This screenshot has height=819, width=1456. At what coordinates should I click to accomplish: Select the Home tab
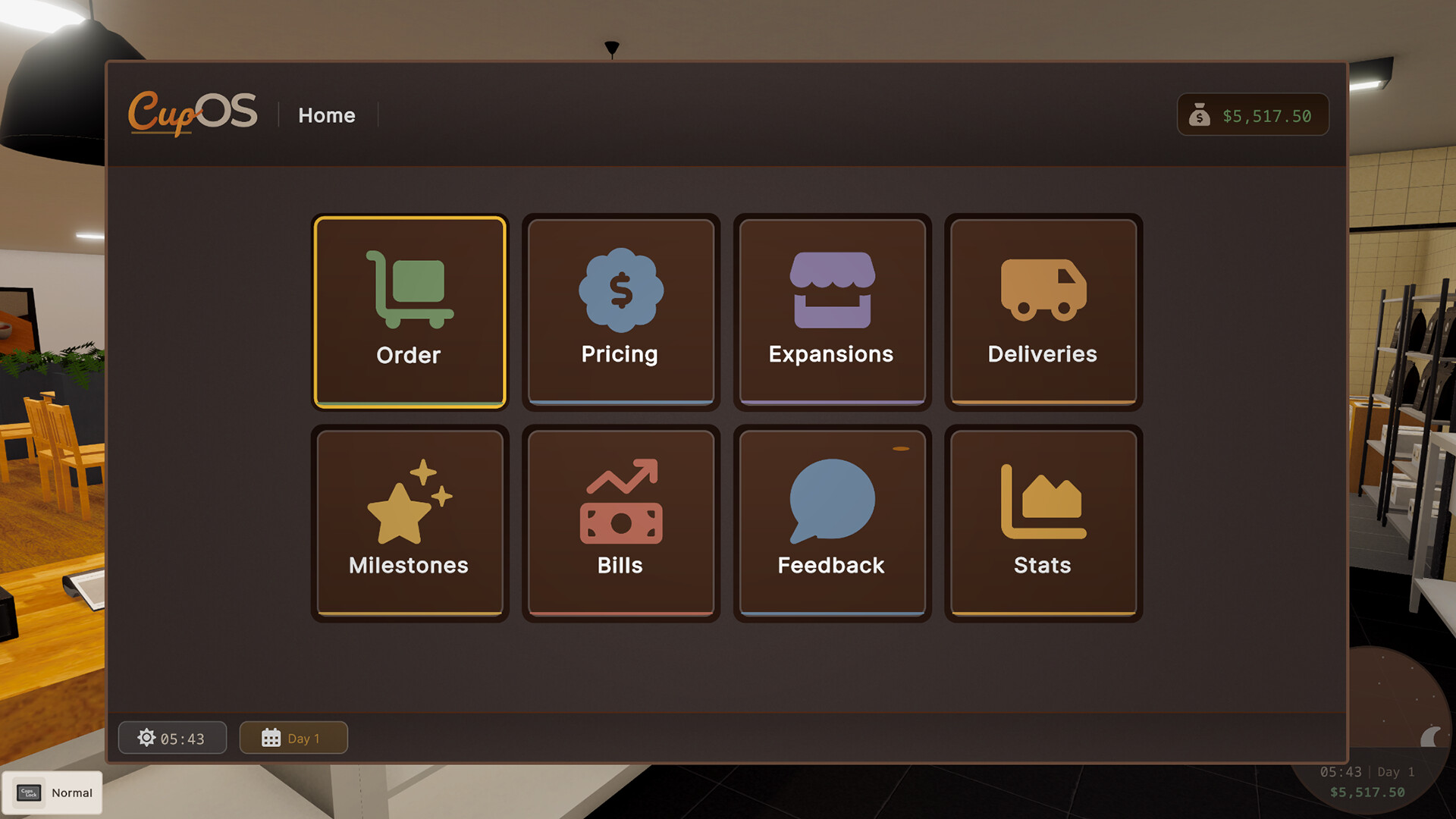327,115
